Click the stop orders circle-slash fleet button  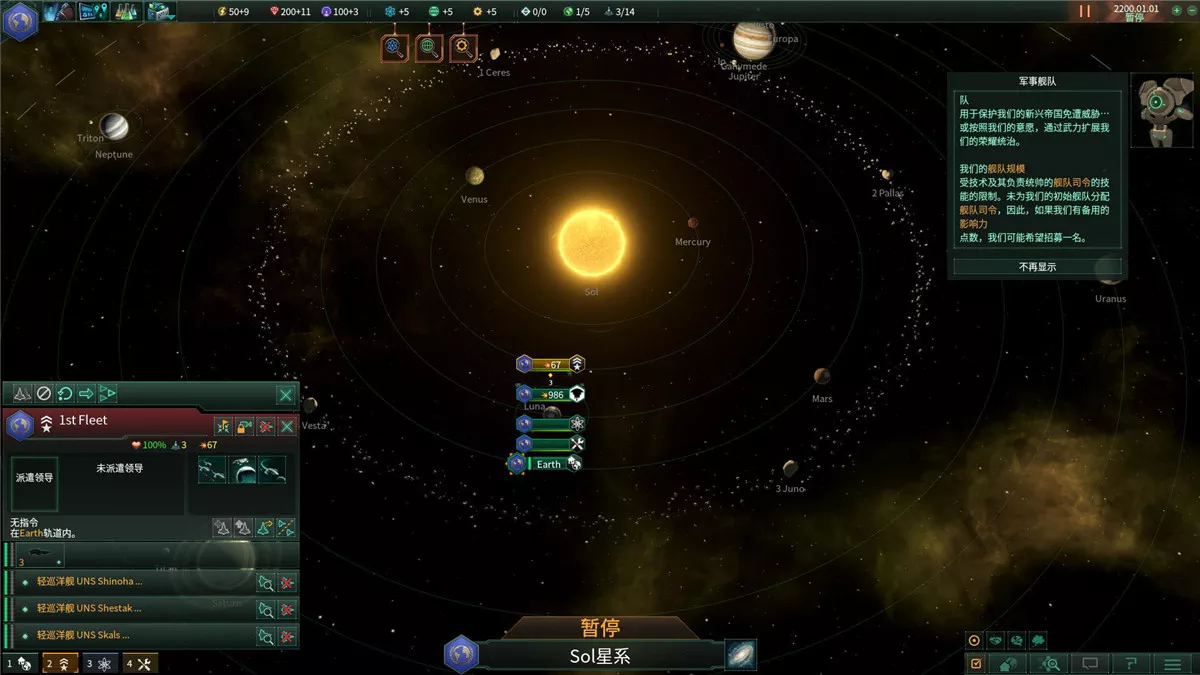(43, 394)
